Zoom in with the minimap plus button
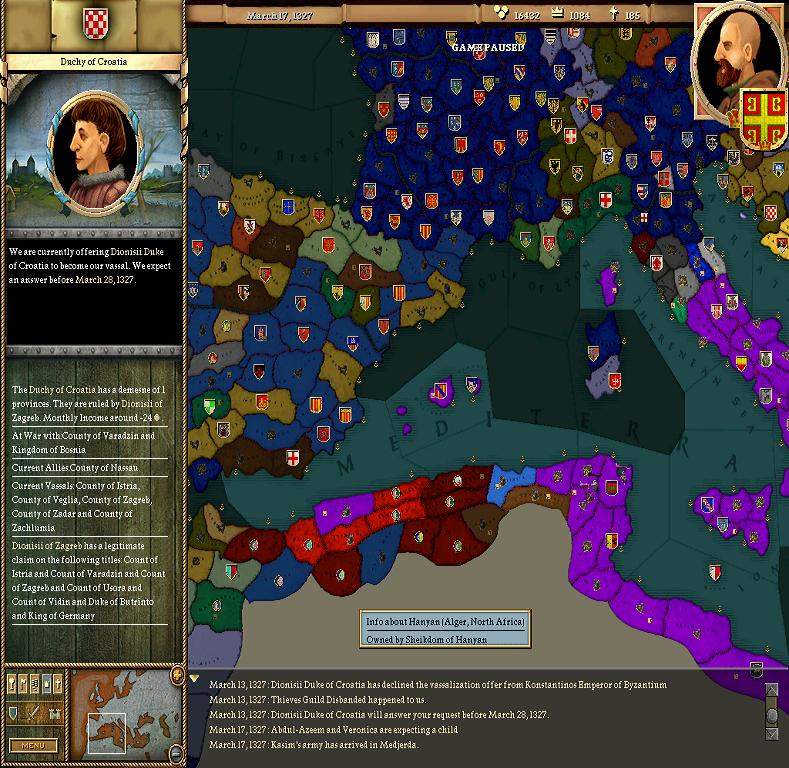The height and width of the screenshot is (768, 789). click(x=176, y=676)
